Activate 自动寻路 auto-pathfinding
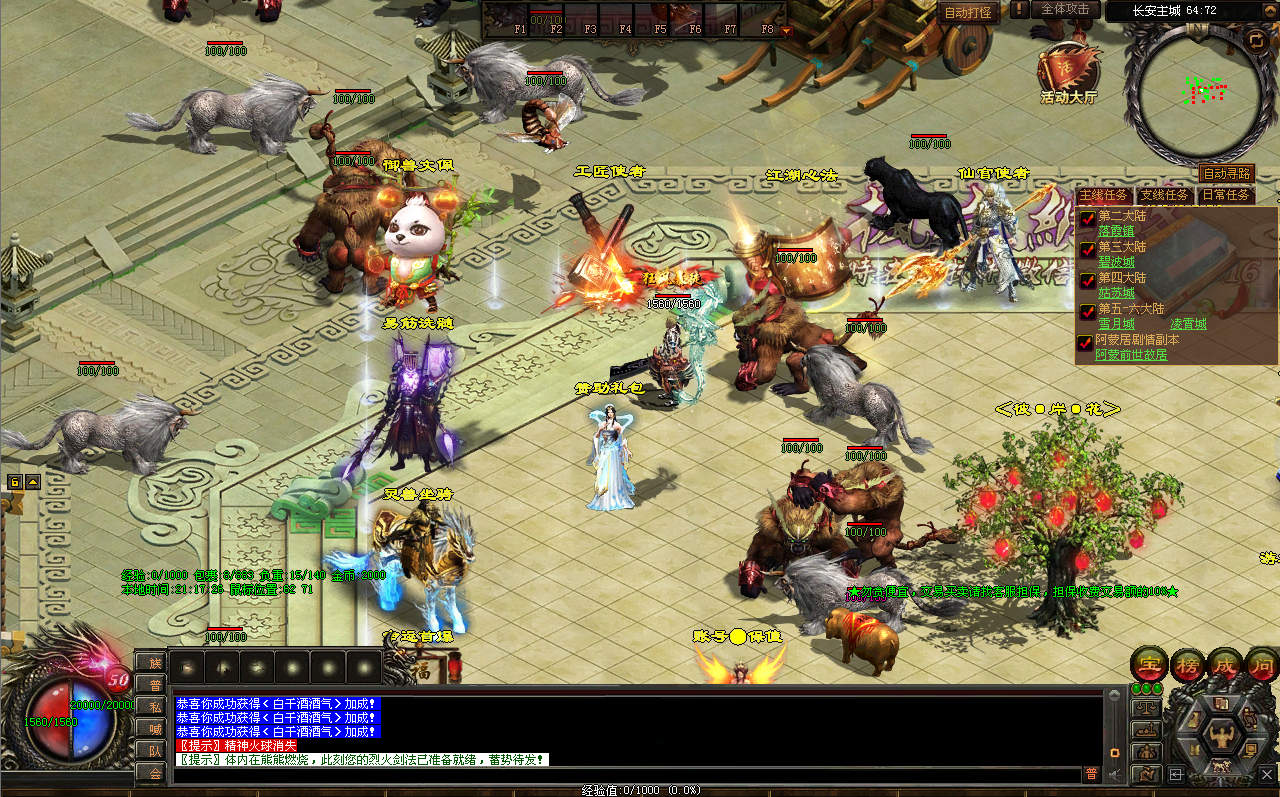 [1226, 173]
